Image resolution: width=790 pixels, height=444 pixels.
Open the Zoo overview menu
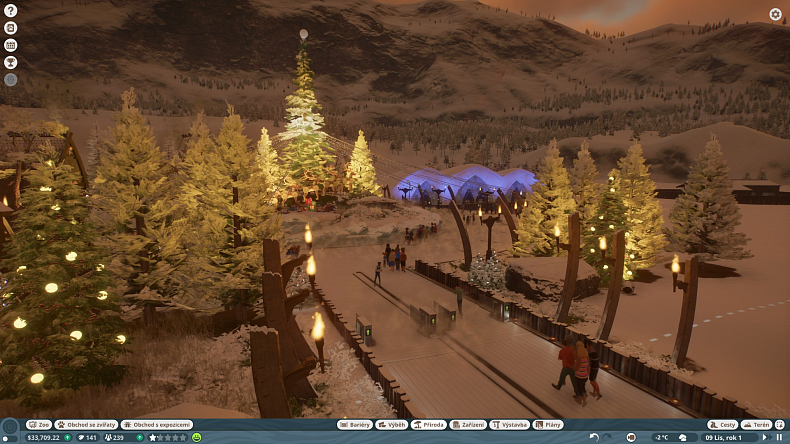pyautogui.click(x=38, y=425)
